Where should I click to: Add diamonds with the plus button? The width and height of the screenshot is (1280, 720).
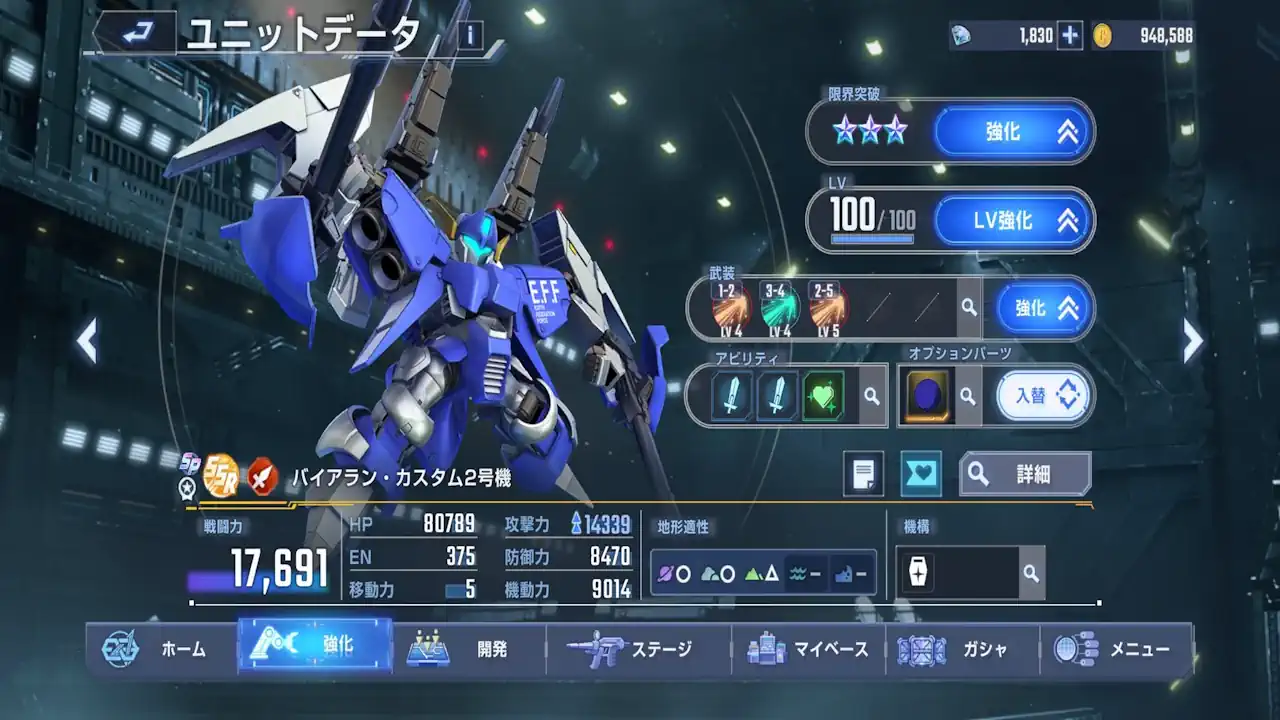tap(1070, 36)
